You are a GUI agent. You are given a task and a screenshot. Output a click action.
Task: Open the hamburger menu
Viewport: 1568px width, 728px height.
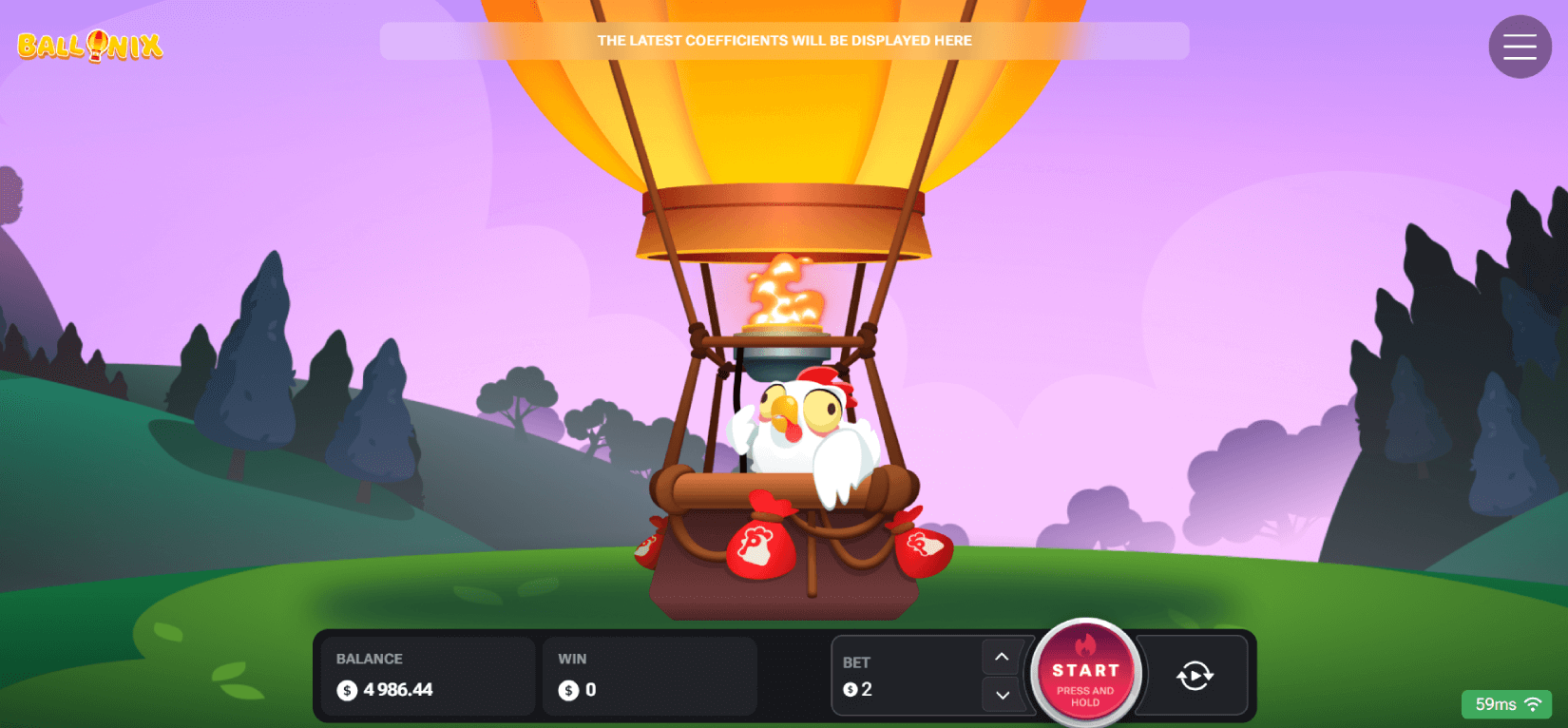[x=1519, y=47]
